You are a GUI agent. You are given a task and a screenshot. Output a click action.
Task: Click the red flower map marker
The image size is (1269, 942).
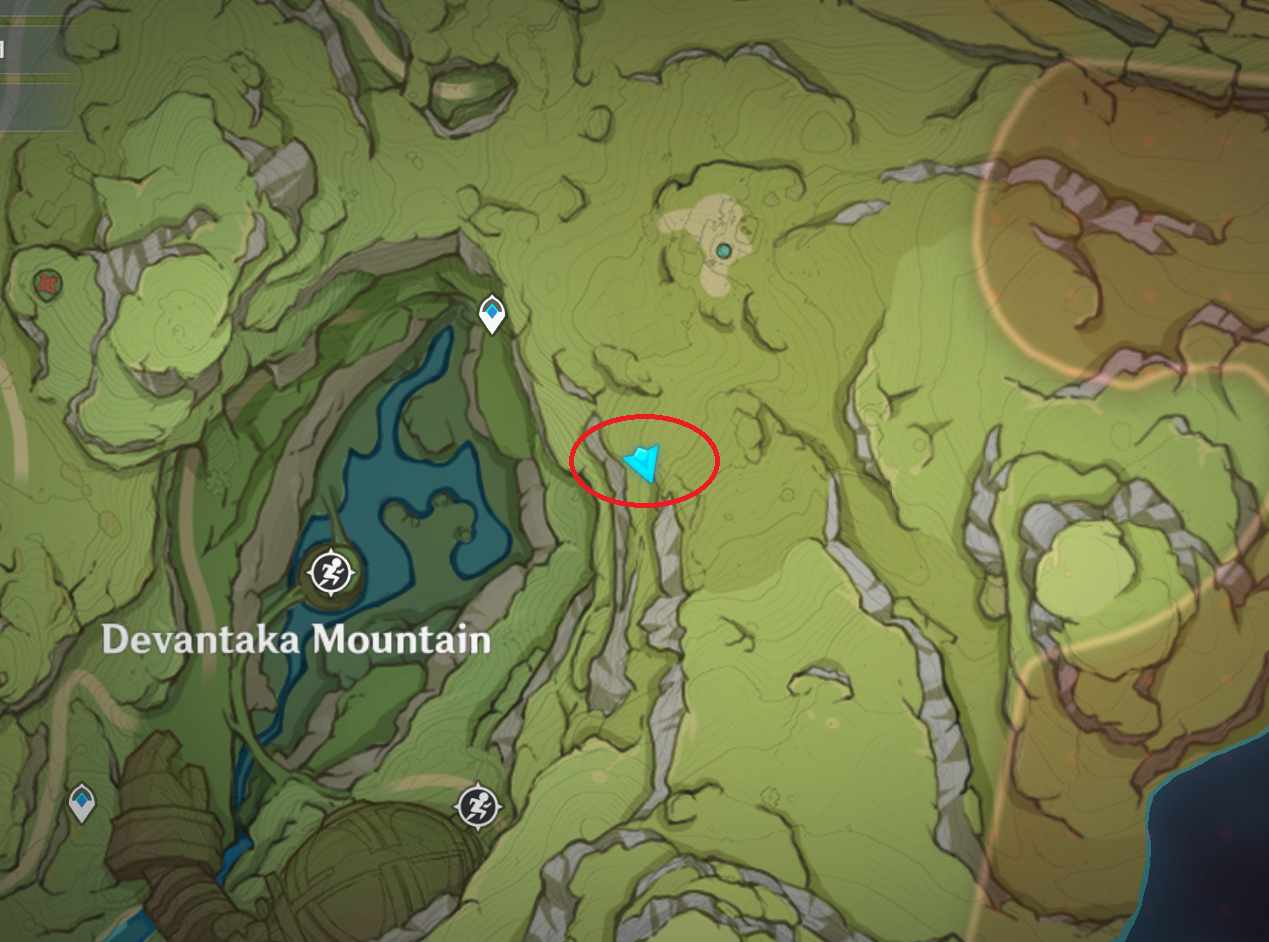click(x=44, y=283)
